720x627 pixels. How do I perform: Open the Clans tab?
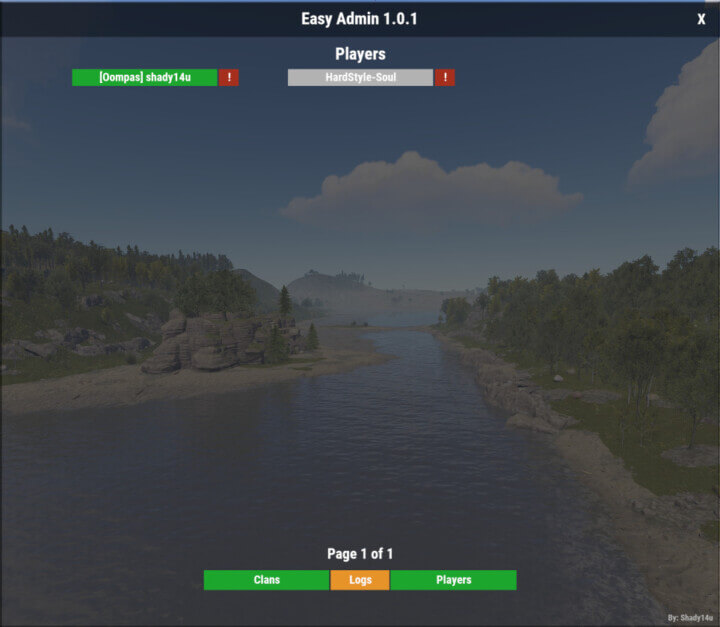[x=267, y=580]
